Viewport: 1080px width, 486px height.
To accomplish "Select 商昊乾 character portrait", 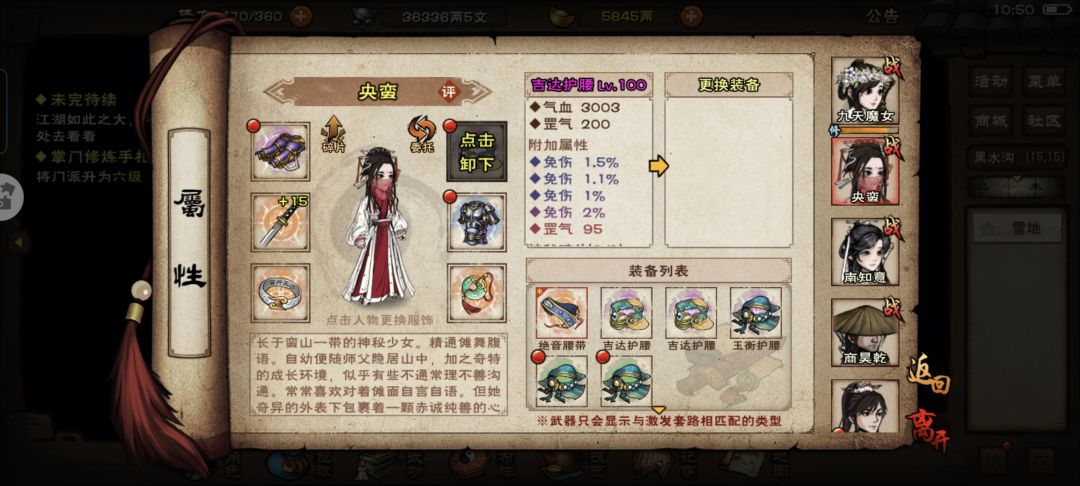I will tap(863, 330).
